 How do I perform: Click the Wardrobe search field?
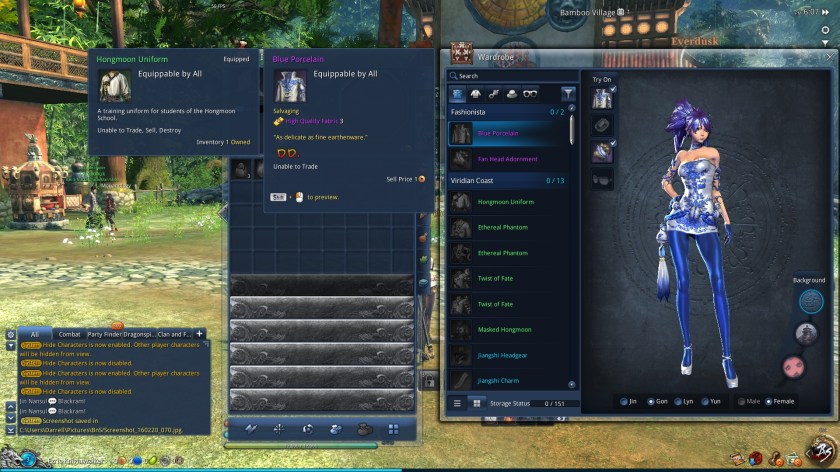click(510, 75)
